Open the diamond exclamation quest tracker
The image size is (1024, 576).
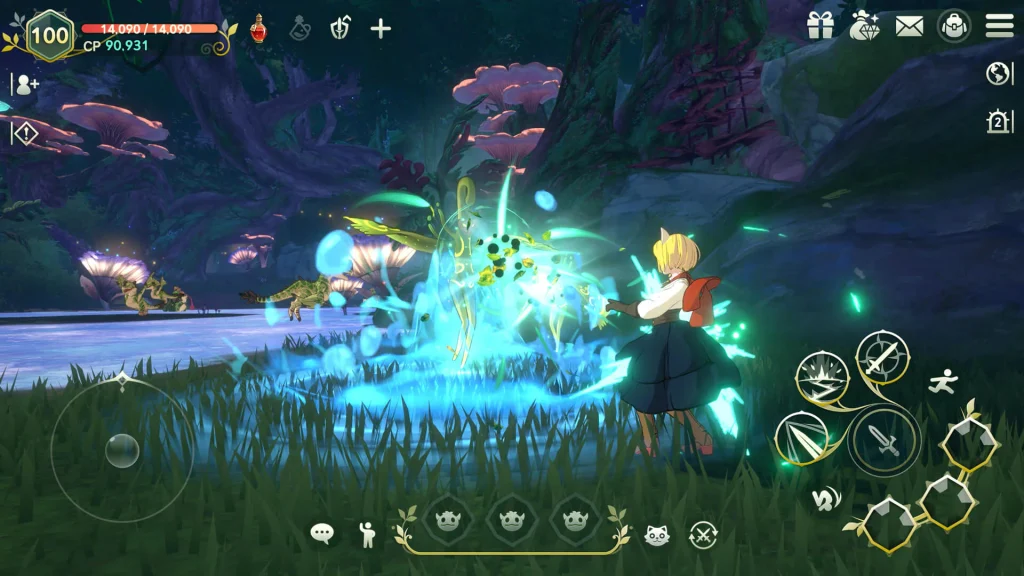[24, 132]
